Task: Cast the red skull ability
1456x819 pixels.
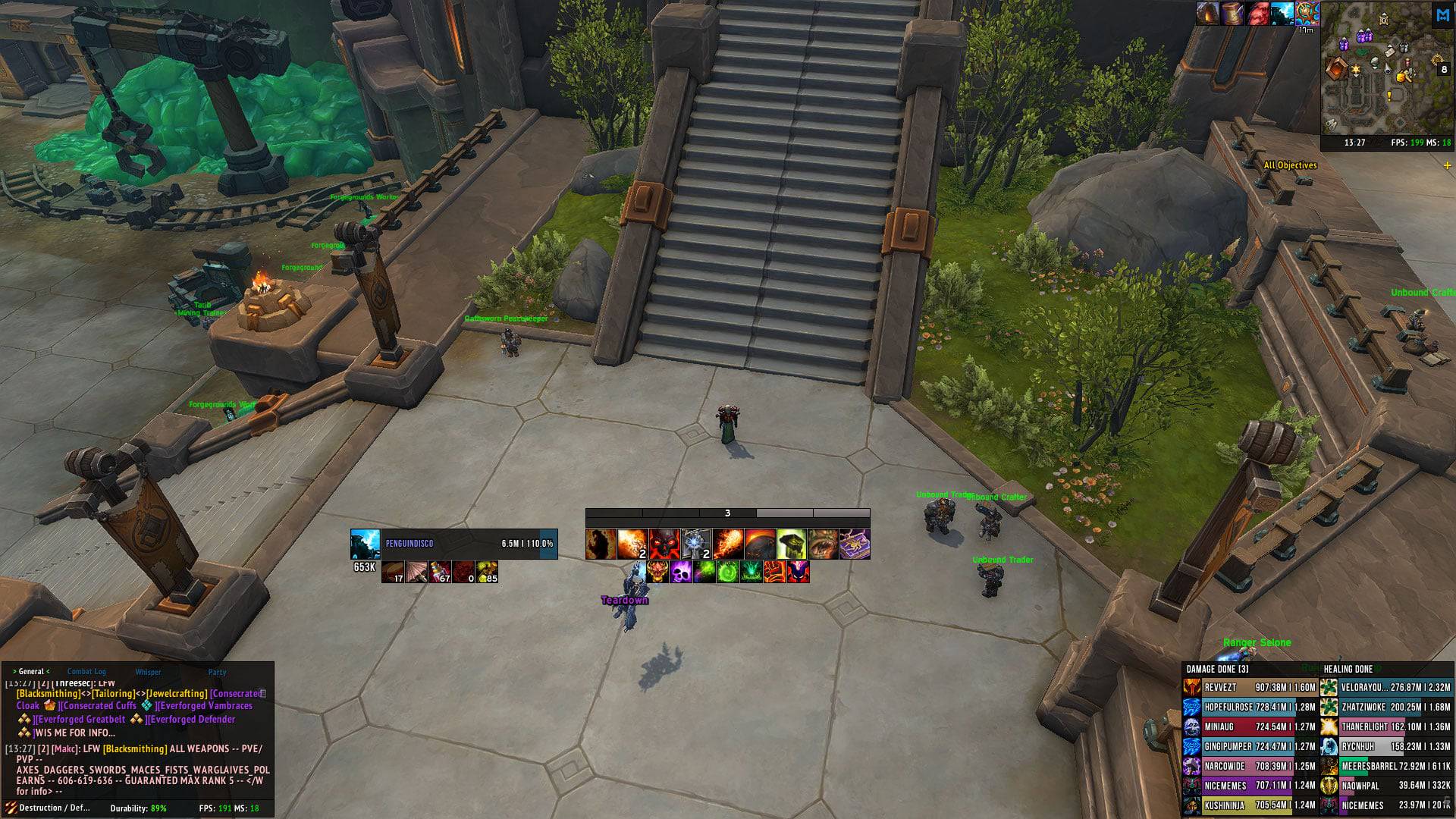Action: [664, 544]
